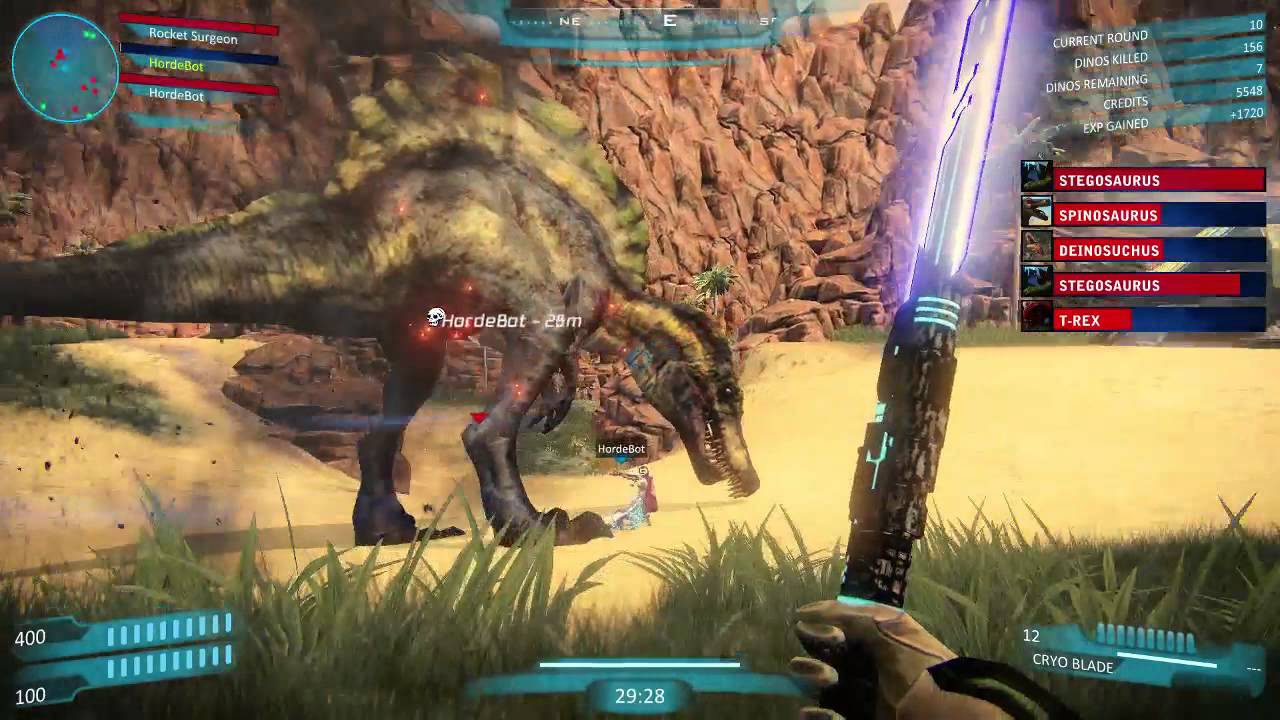This screenshot has height=720, width=1280.
Task: Choose the Deinosuchus row in the dino list
Action: [x=1143, y=250]
